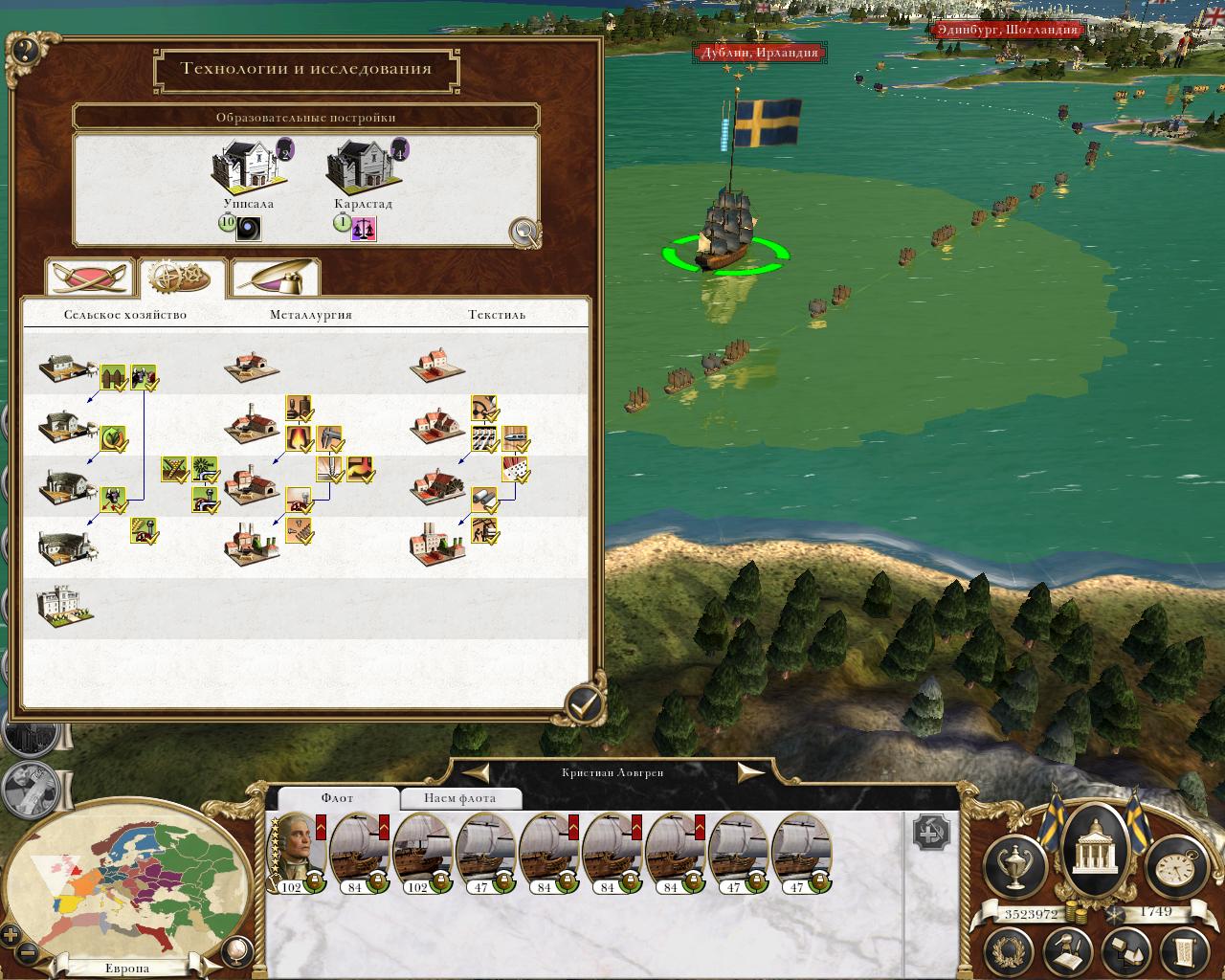Confirm with the checkmark button on panel
Image resolution: width=1225 pixels, height=980 pixels.
584,704
